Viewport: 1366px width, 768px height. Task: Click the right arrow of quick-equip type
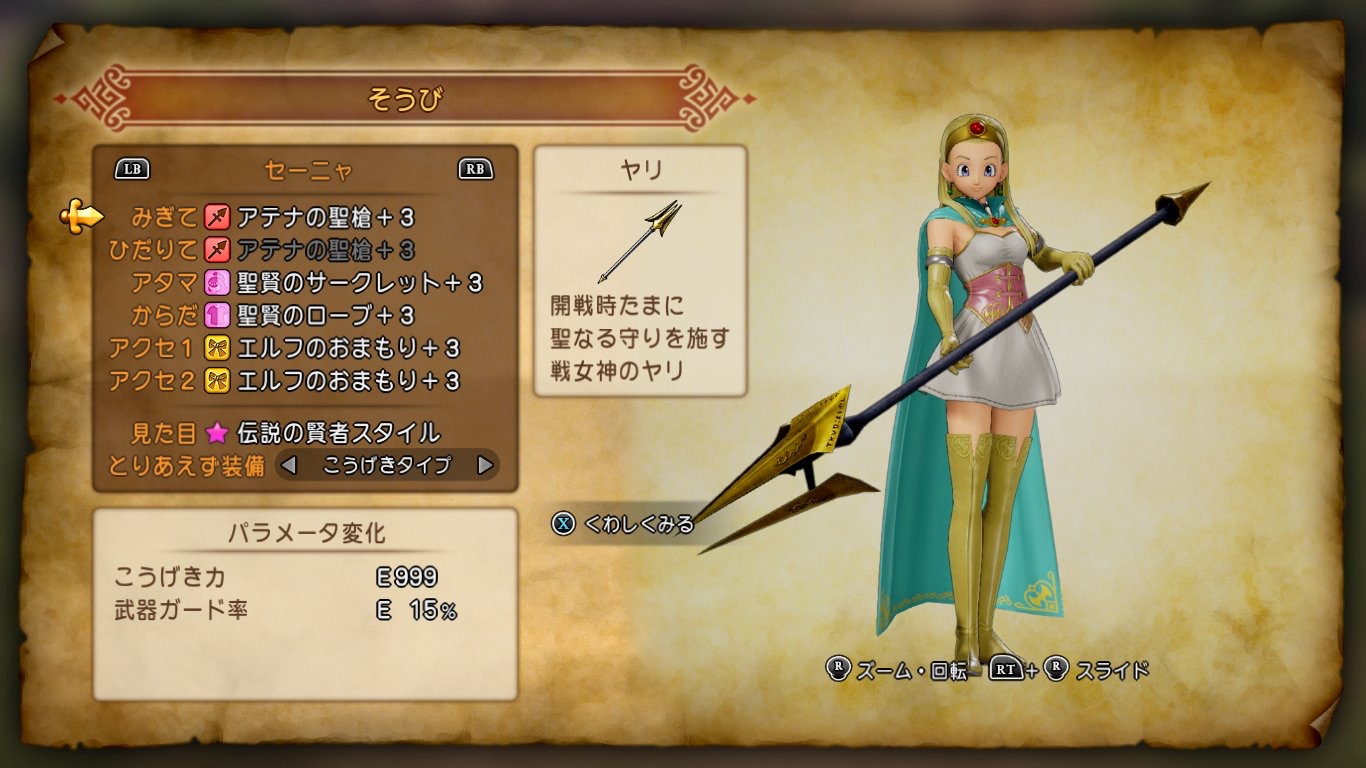point(485,465)
